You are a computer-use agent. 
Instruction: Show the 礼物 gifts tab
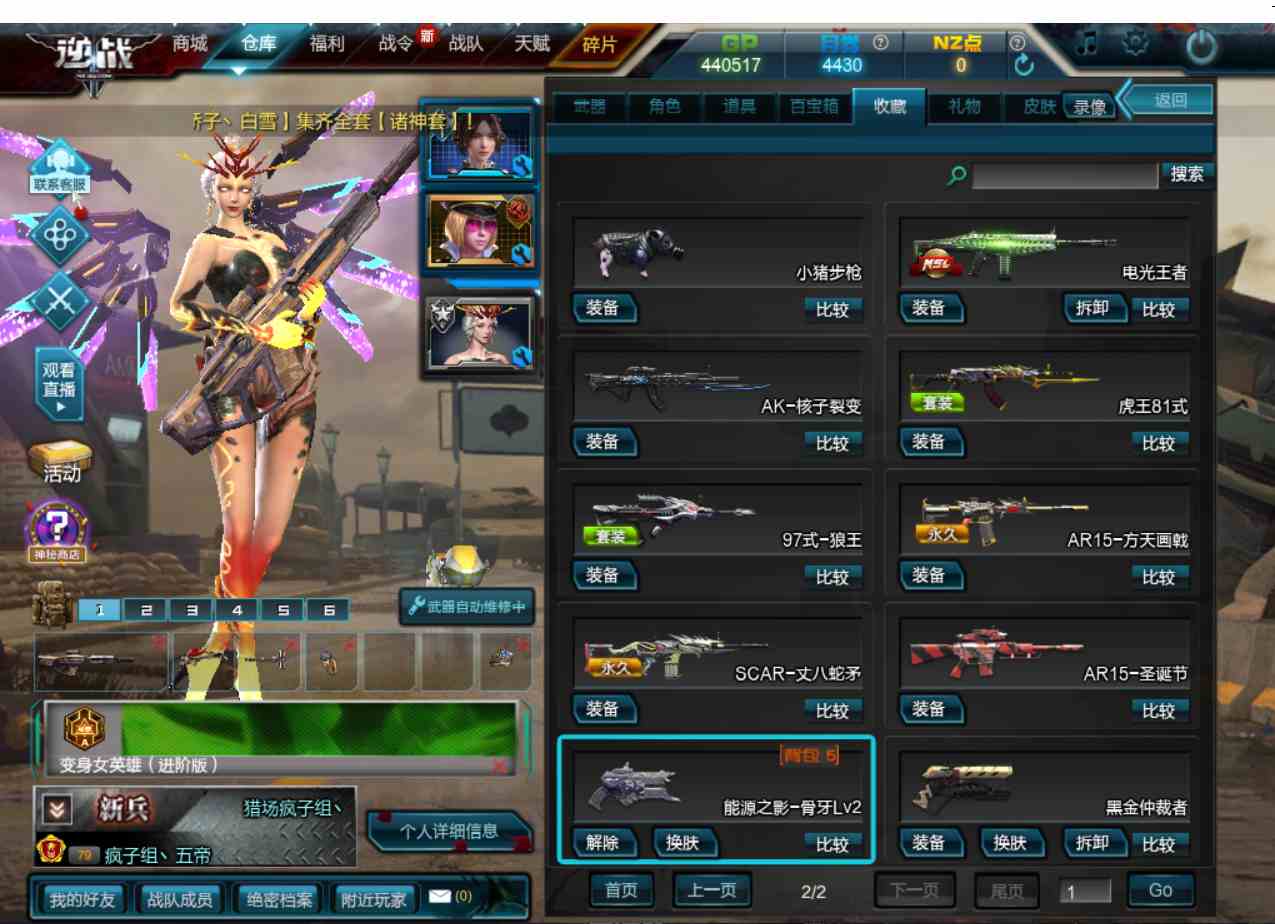[x=964, y=106]
